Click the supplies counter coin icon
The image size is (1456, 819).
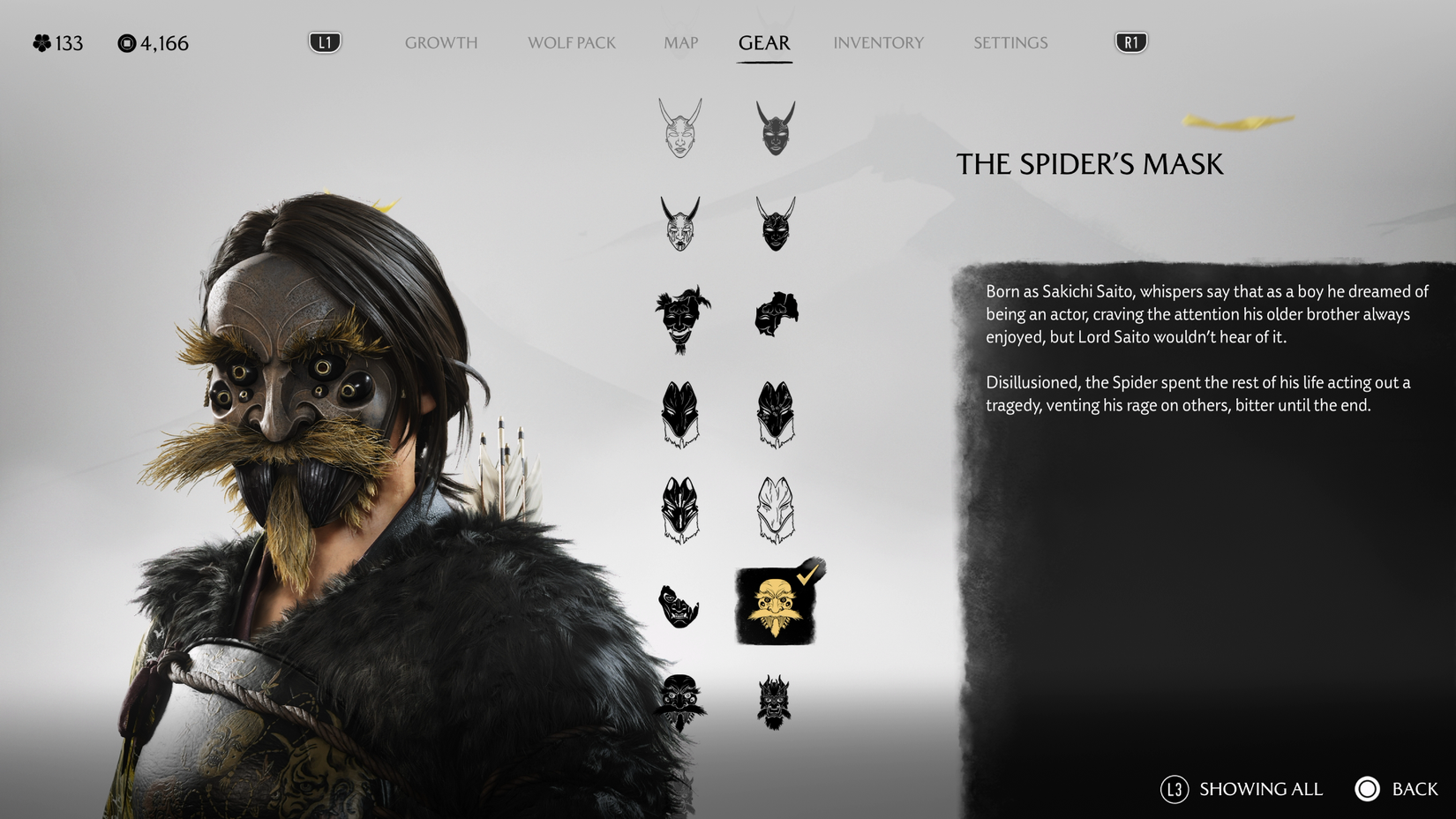[x=126, y=42]
